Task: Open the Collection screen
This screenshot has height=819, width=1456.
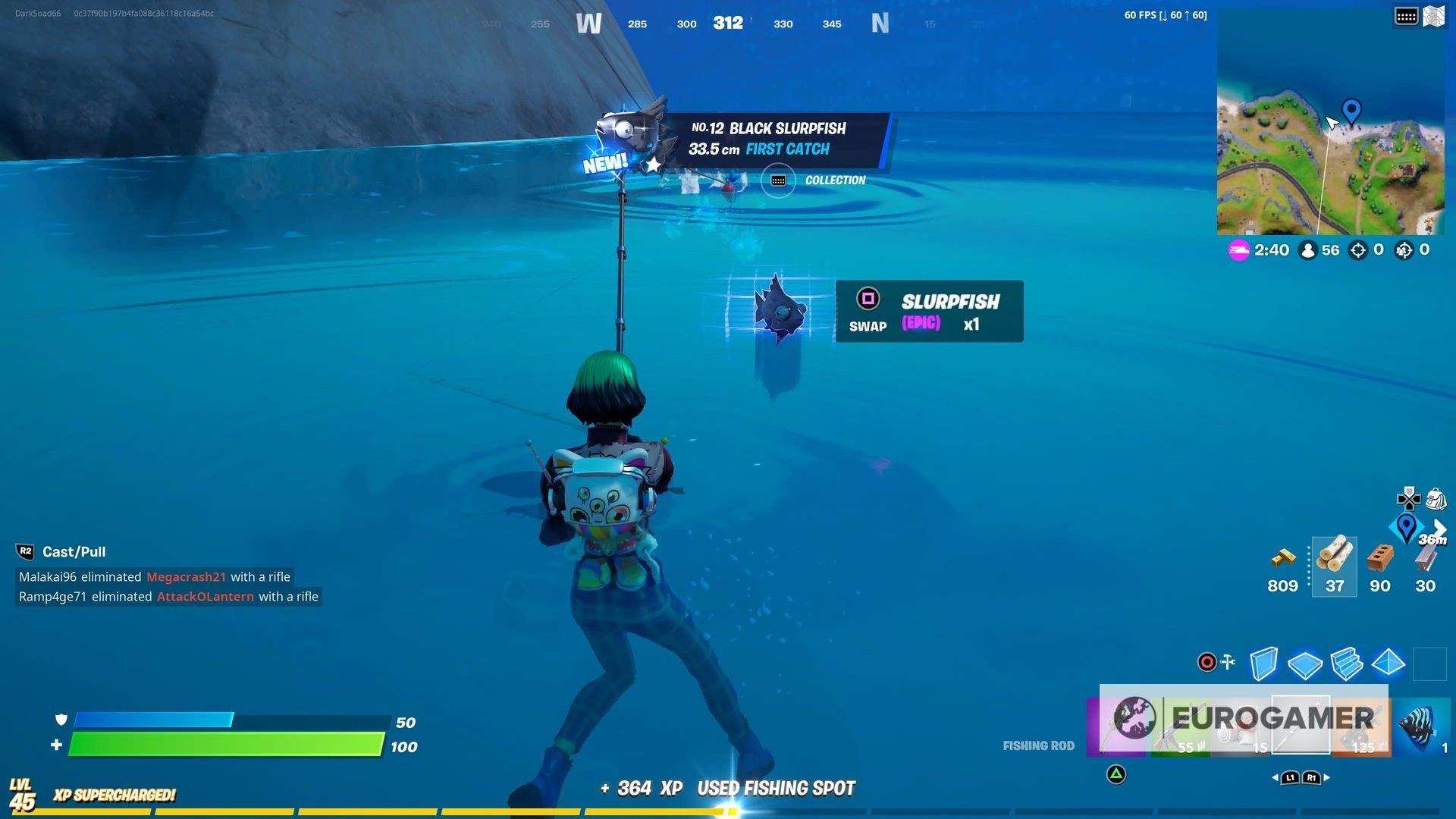Action: pos(779,180)
